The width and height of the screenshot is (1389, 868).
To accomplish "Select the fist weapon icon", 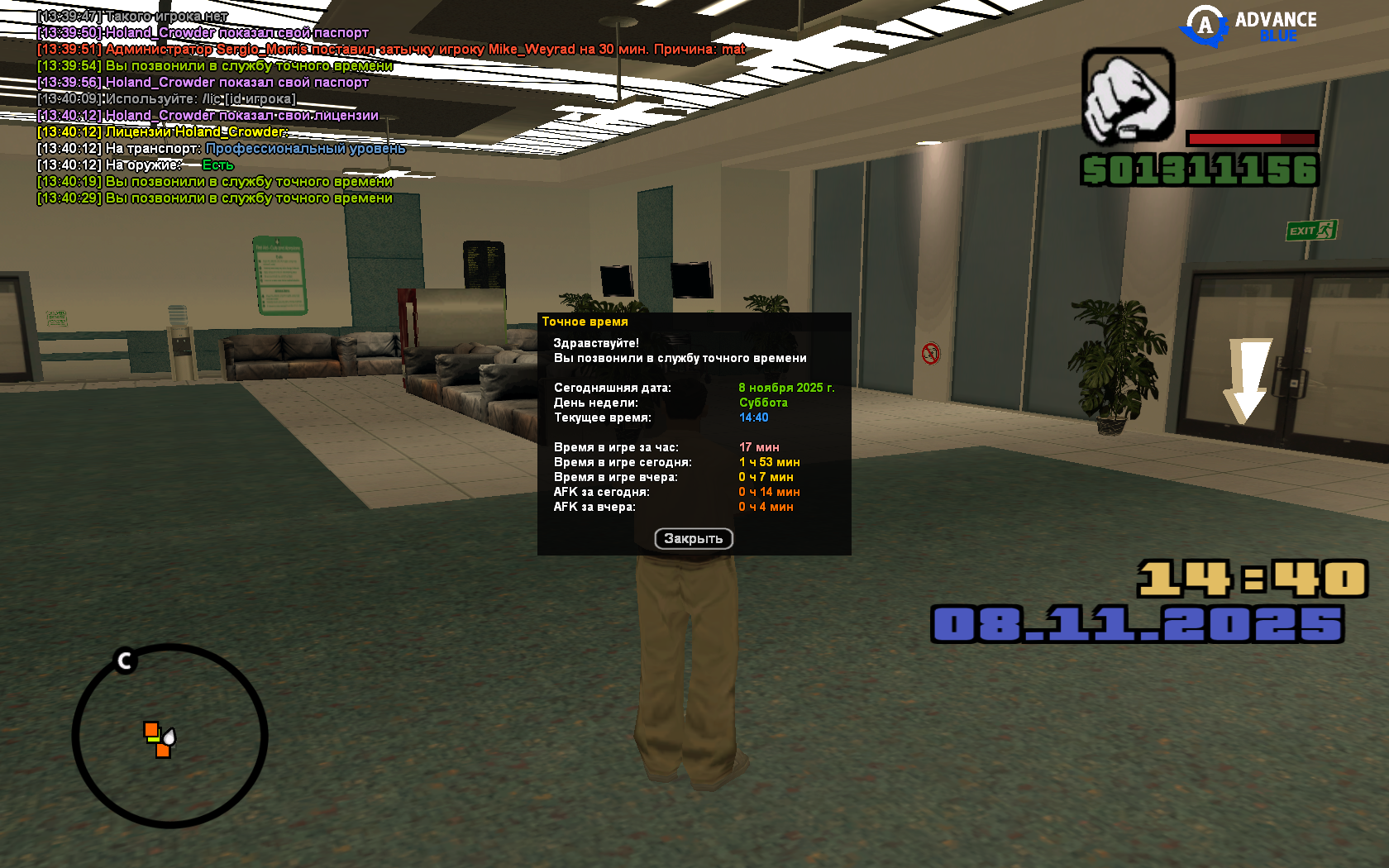I will pos(1128,96).
